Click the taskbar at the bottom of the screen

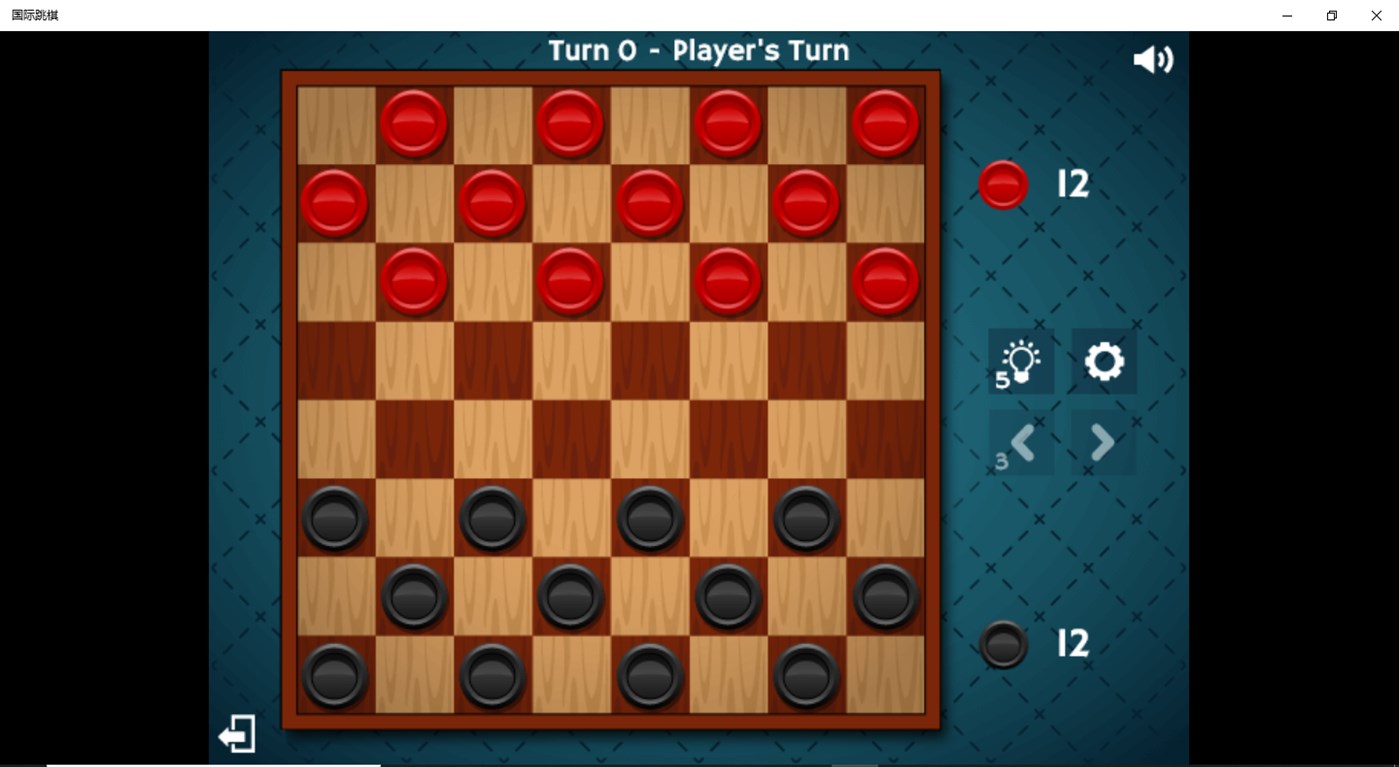coord(700,763)
